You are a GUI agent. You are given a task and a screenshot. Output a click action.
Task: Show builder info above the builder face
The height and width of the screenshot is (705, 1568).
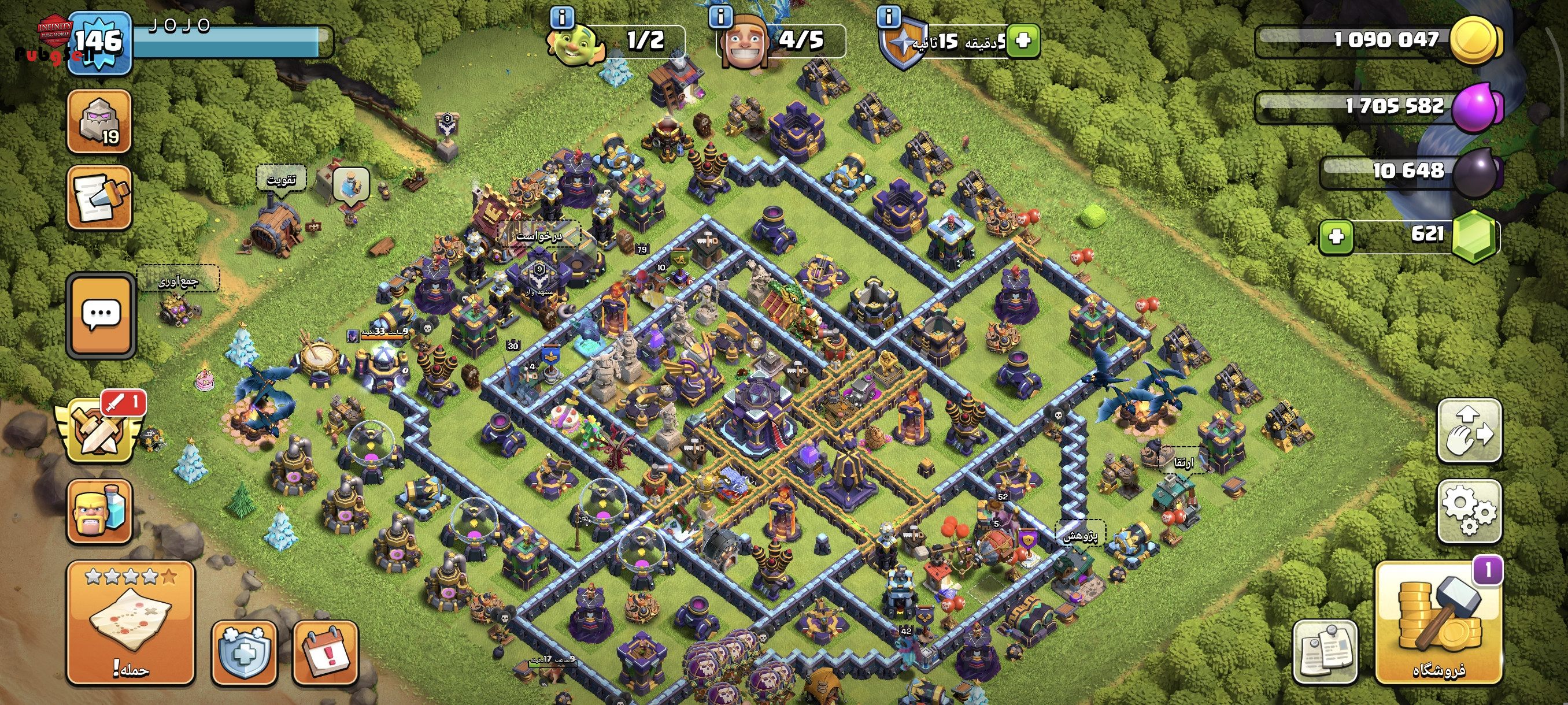click(721, 16)
